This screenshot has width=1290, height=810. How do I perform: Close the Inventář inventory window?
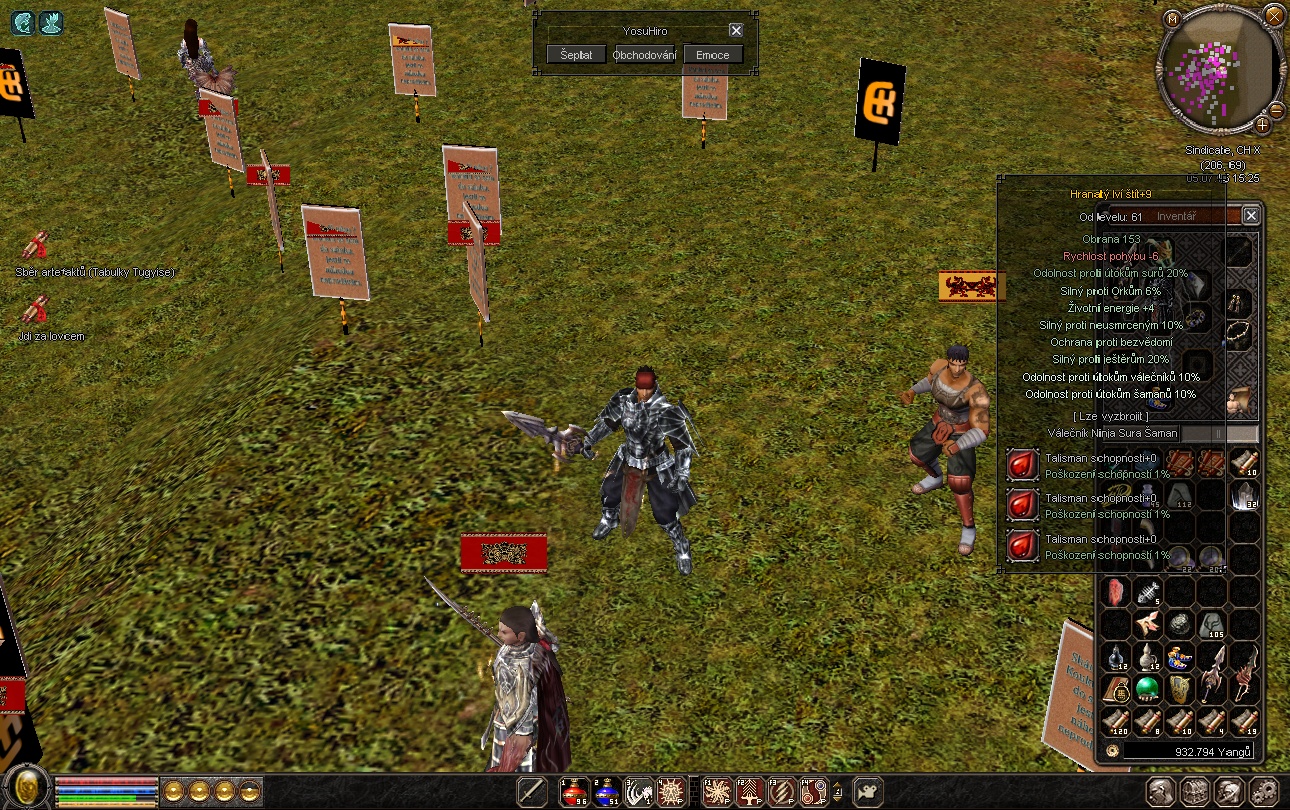pos(1251,215)
